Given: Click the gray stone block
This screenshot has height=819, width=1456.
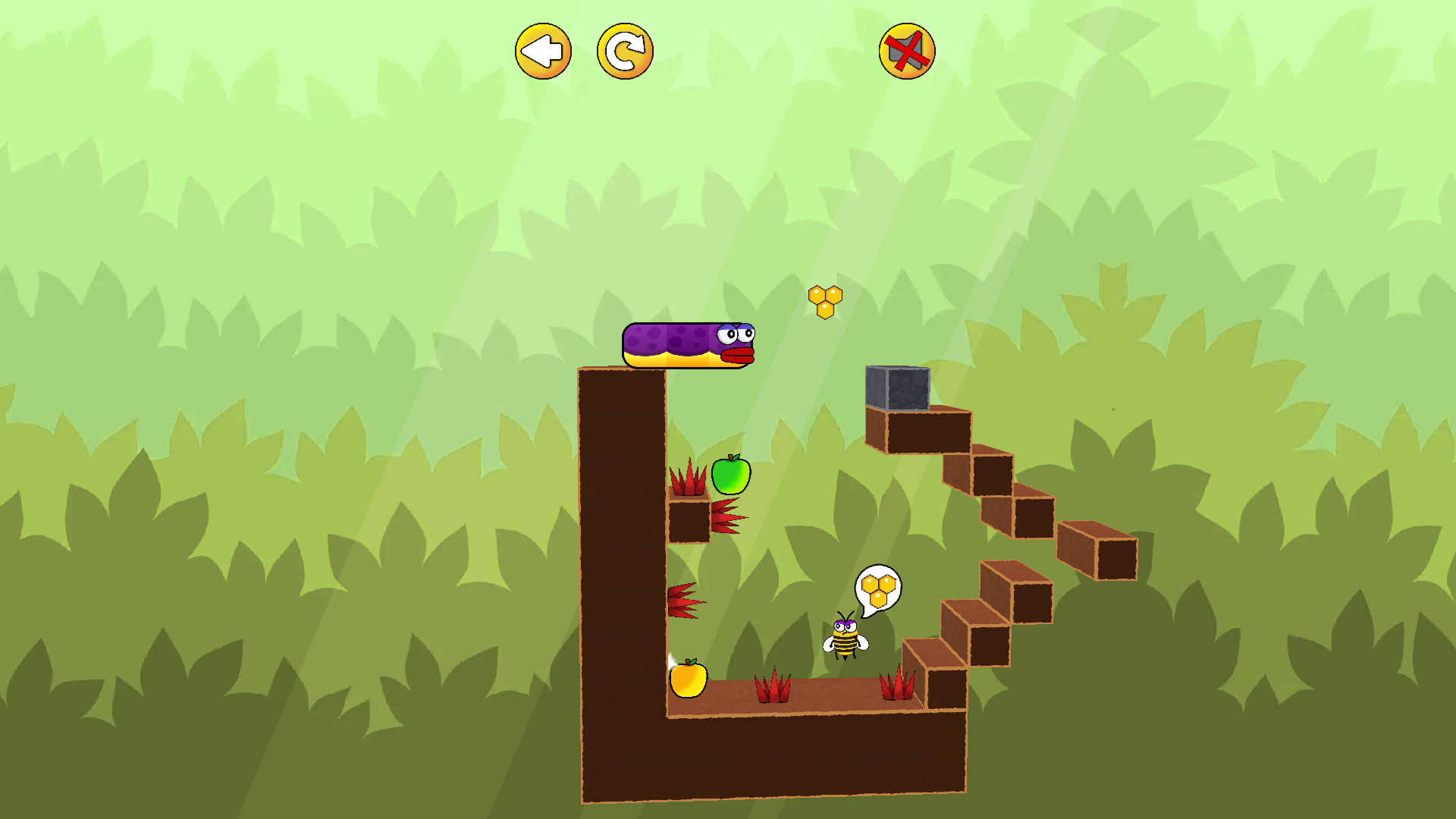Looking at the screenshot, I should point(898,388).
